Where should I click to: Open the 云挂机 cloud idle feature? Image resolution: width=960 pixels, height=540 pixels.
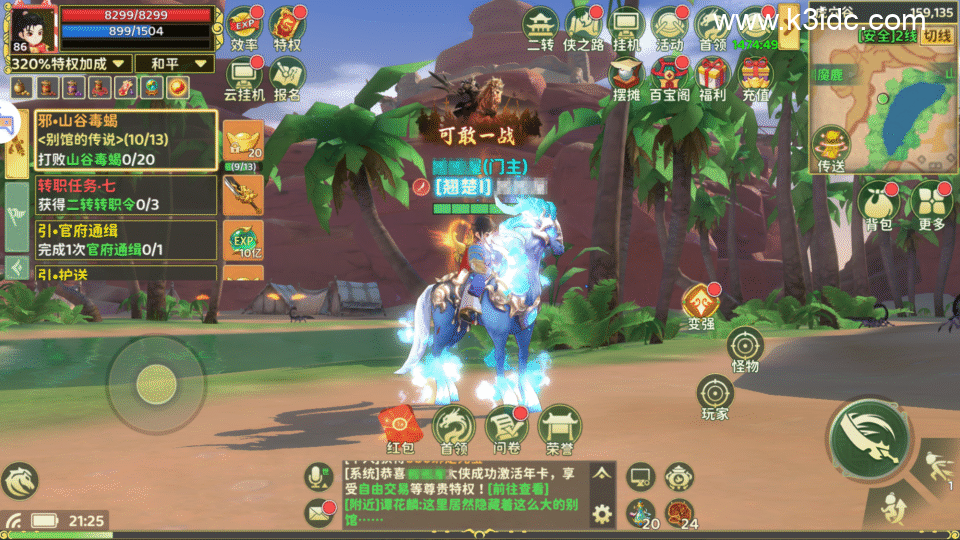(244, 77)
